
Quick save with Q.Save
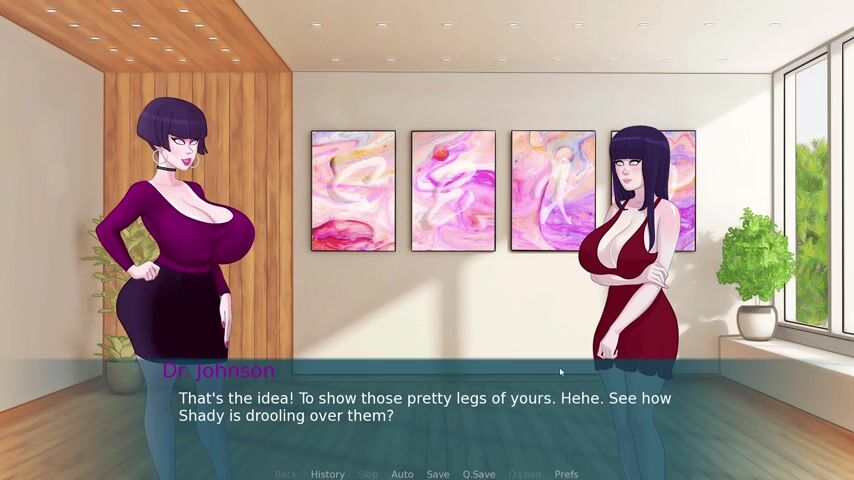[478, 474]
